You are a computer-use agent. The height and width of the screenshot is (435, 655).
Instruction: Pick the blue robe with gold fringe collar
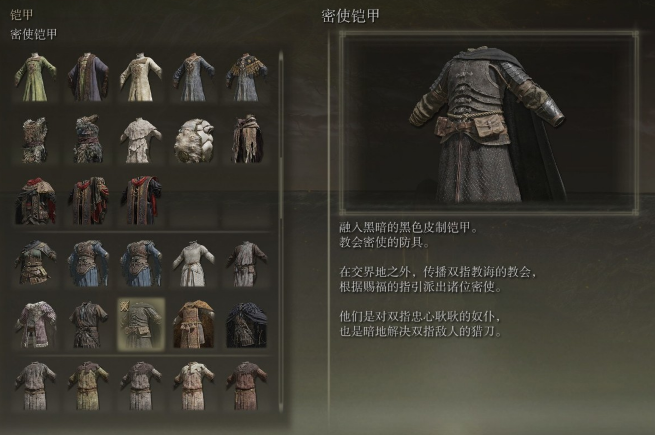tap(246, 76)
